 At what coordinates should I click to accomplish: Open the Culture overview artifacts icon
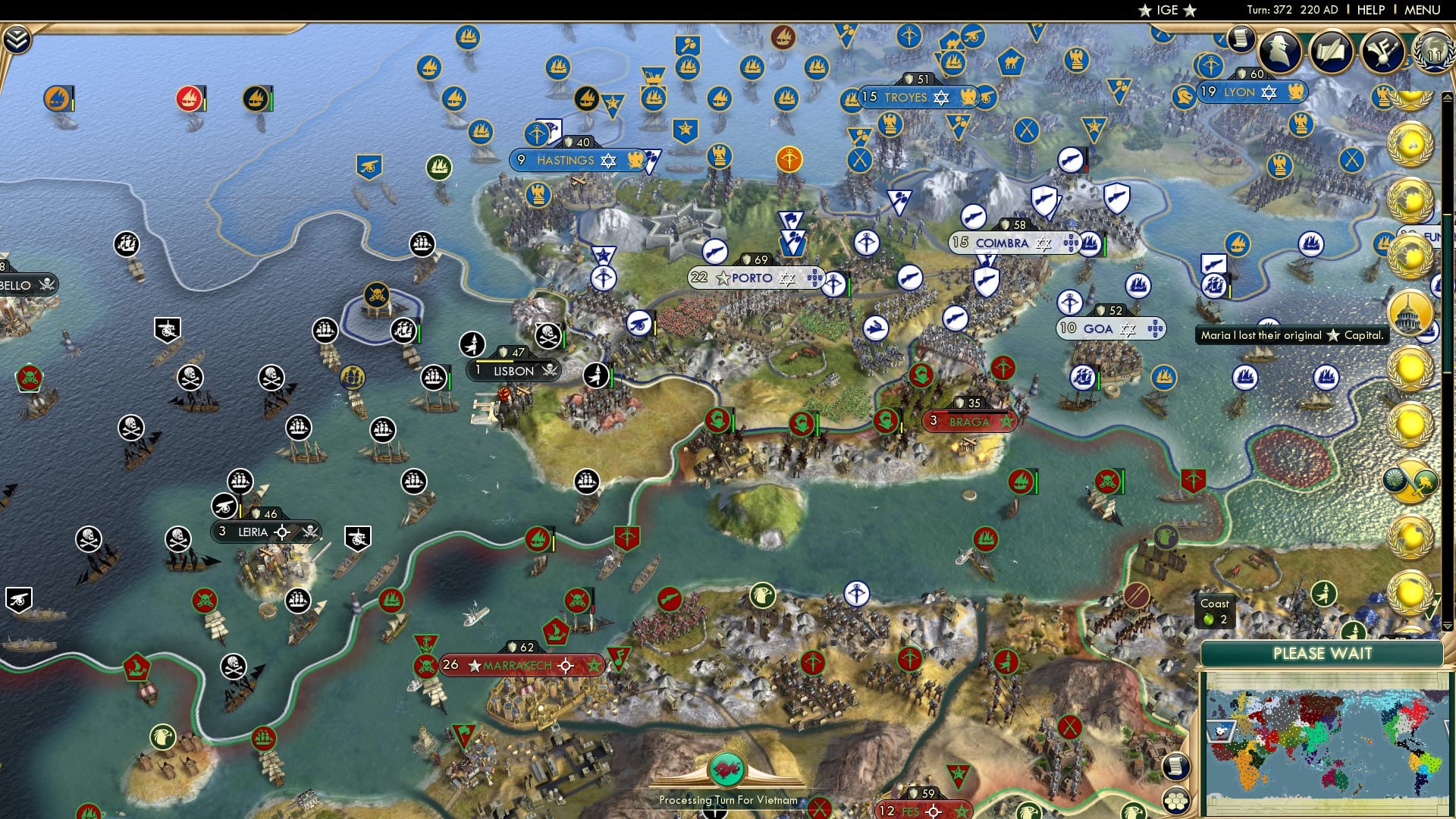tap(1381, 52)
